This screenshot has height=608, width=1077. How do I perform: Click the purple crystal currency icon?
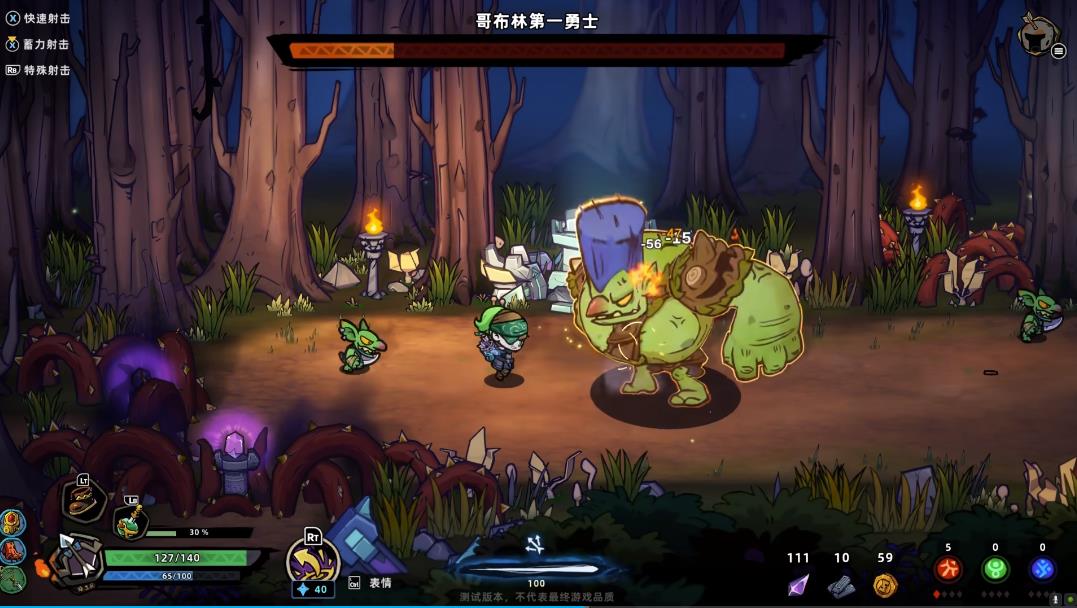(x=798, y=585)
